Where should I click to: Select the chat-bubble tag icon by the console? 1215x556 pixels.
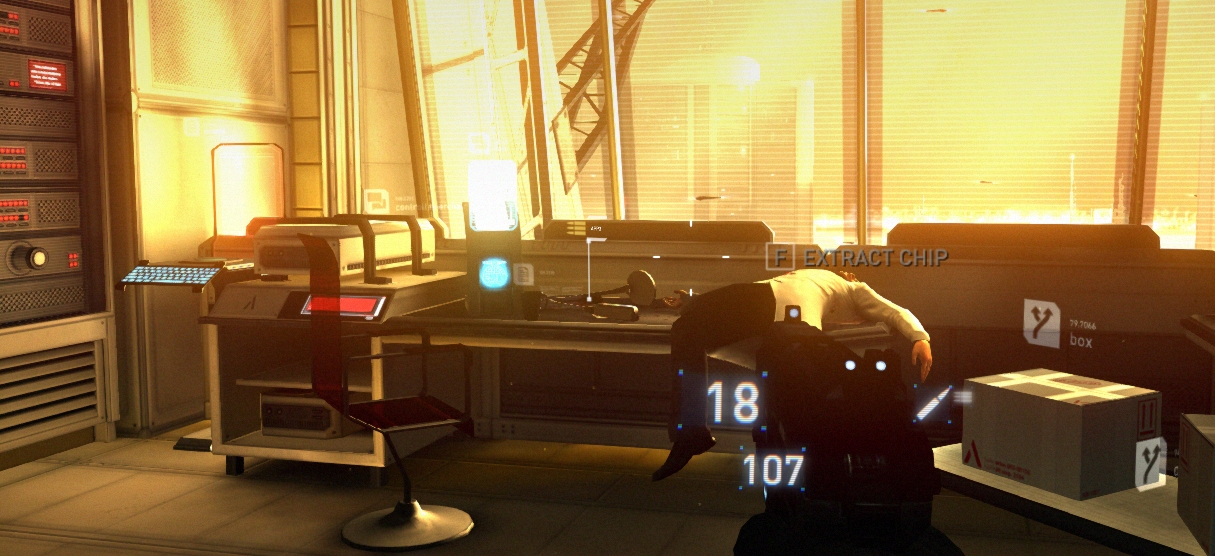pyautogui.click(x=375, y=200)
